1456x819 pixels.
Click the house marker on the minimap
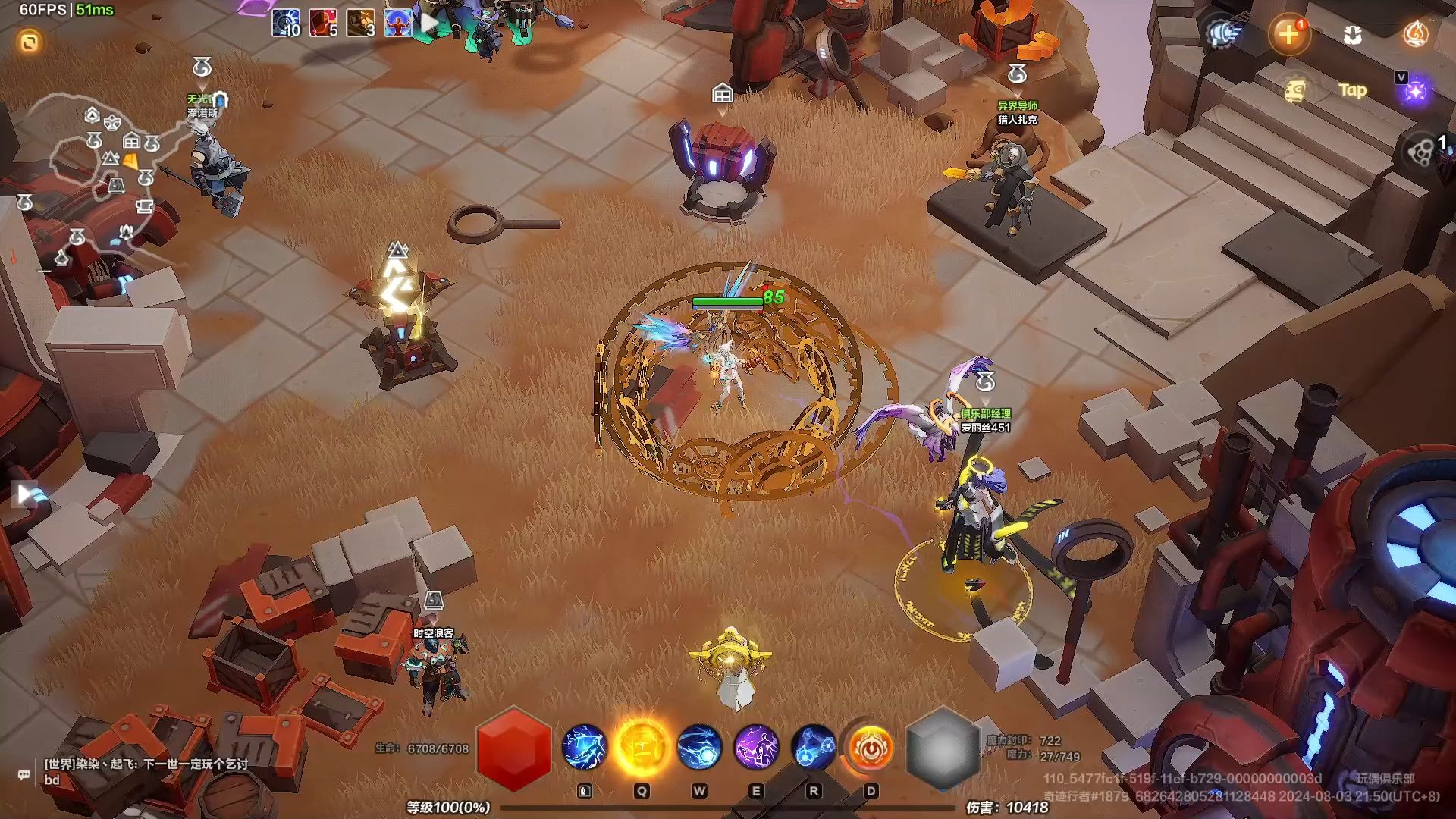131,140
